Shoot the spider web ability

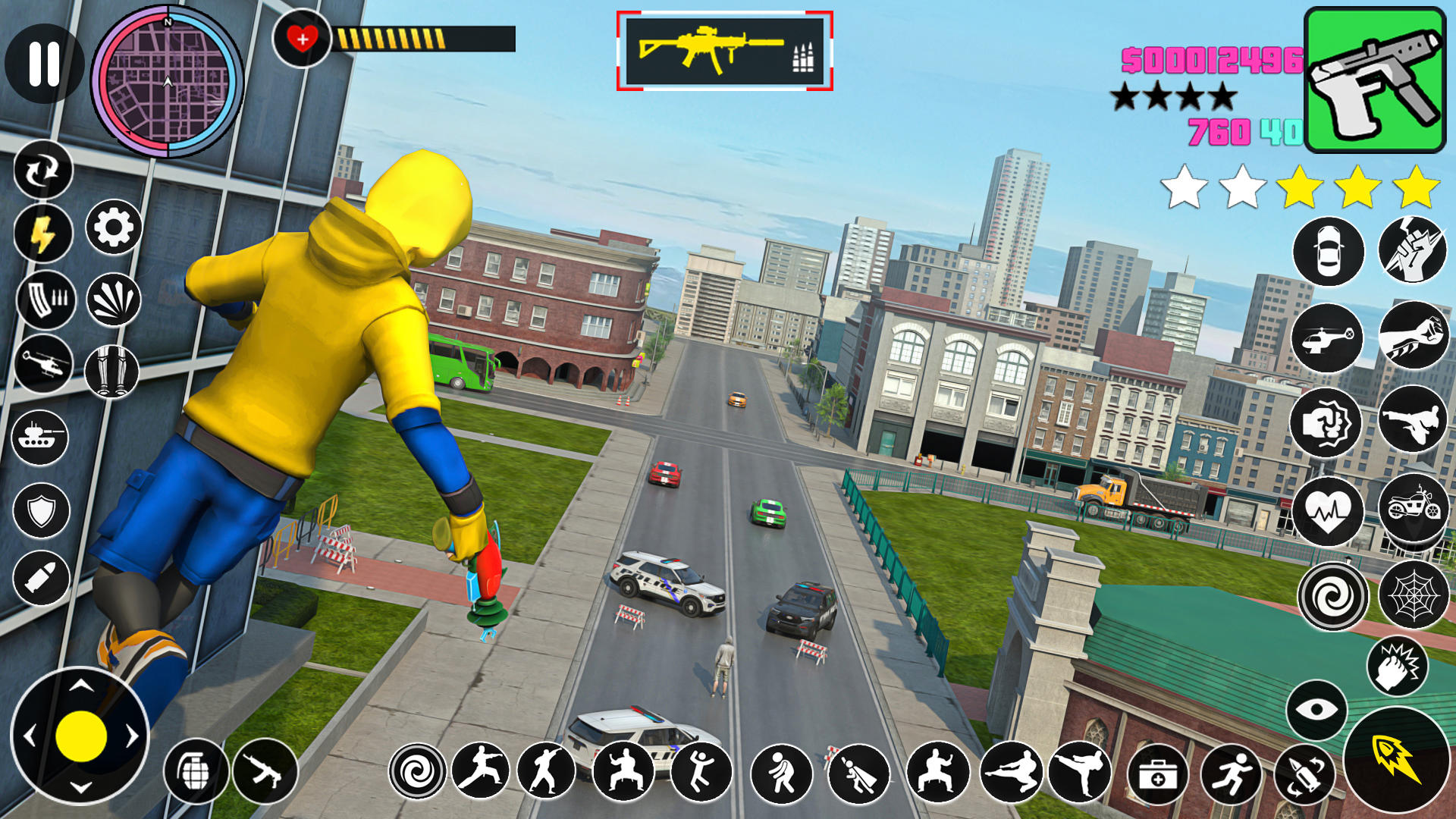[1413, 595]
